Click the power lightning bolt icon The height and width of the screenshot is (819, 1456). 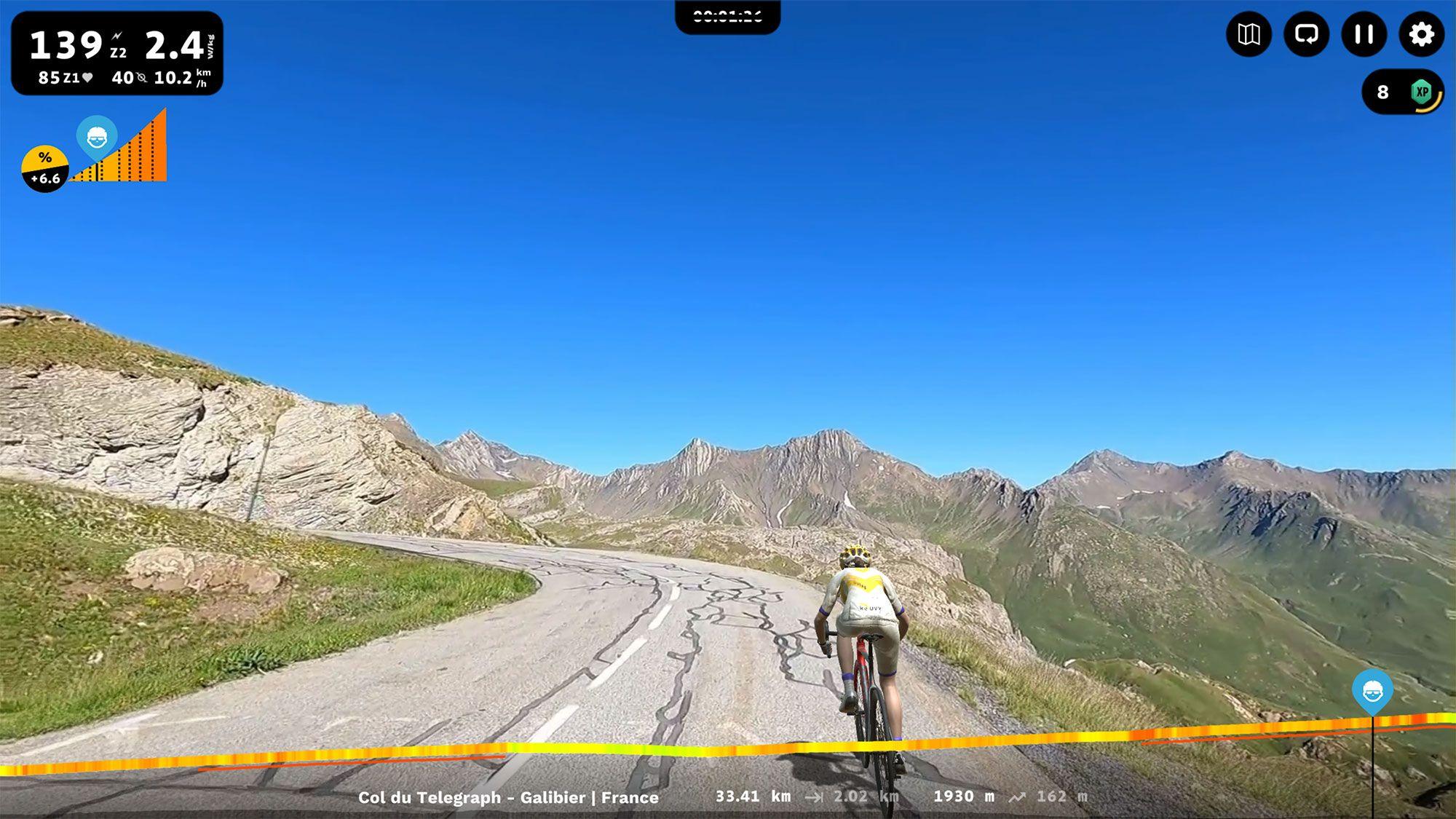(116, 35)
